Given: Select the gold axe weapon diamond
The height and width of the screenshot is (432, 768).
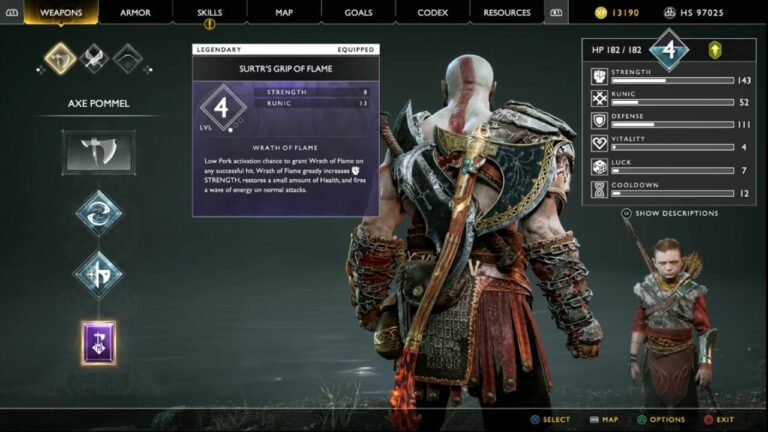Looking at the screenshot, I should coord(60,59).
